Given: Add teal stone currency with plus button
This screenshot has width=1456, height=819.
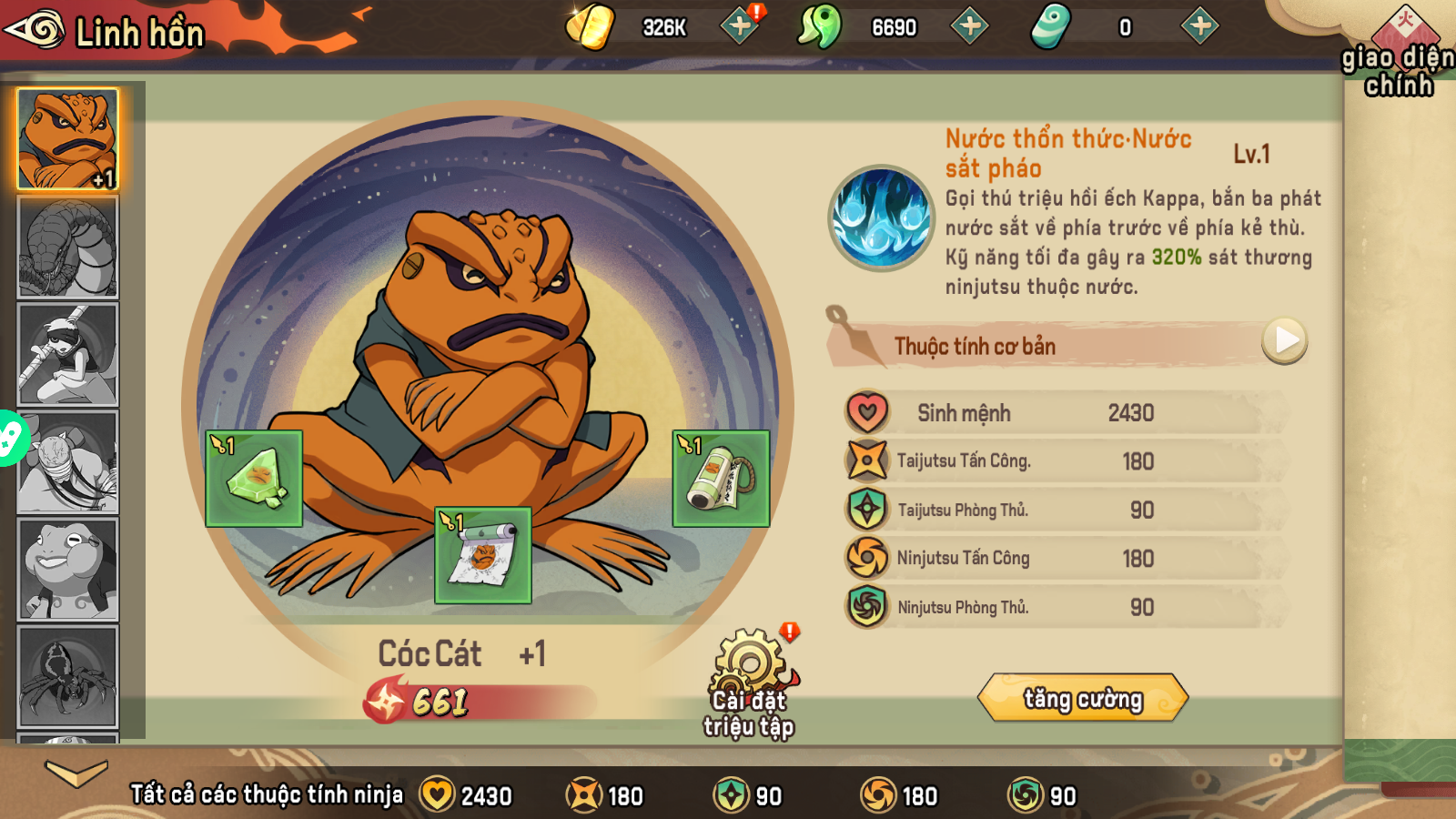Looking at the screenshot, I should tap(1200, 26).
